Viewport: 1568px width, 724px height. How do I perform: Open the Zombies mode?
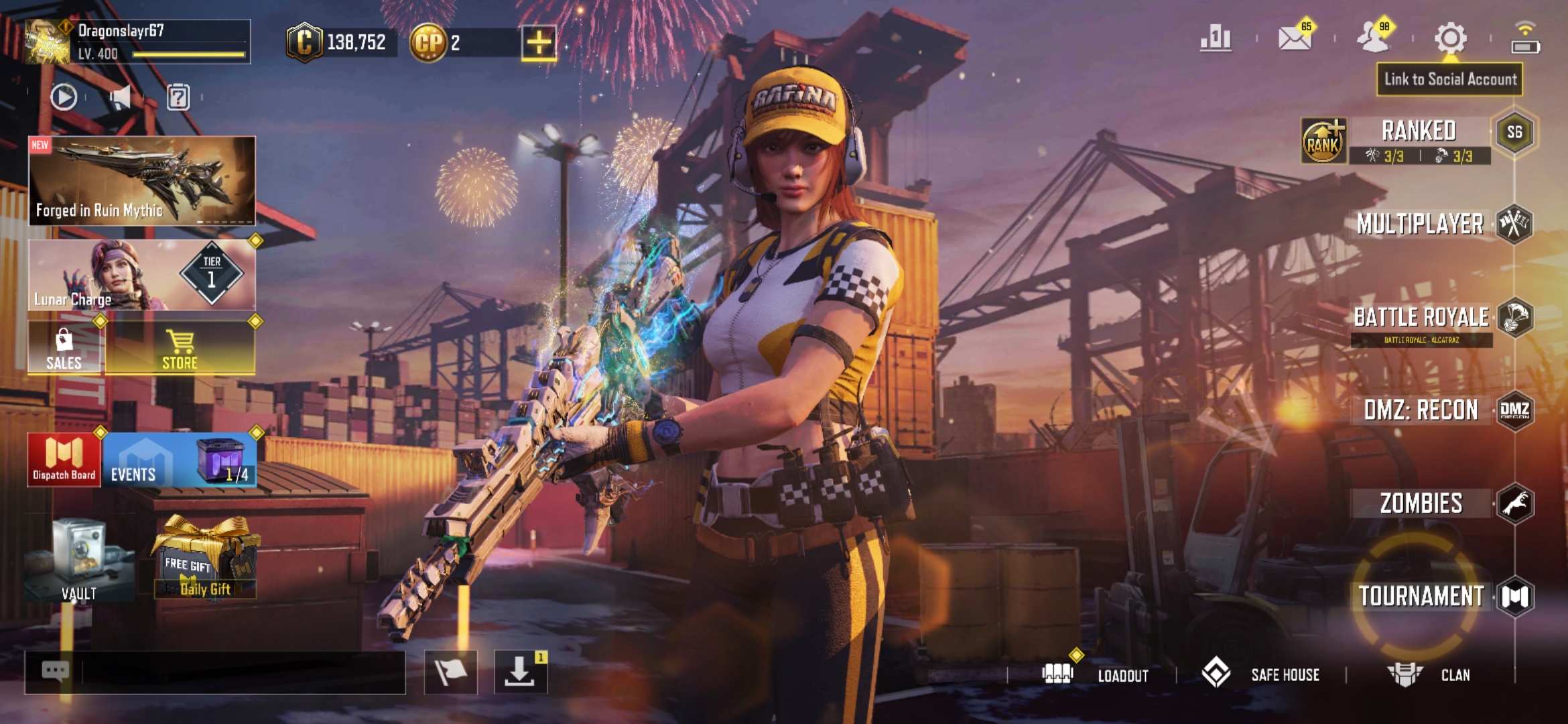(x=1421, y=503)
